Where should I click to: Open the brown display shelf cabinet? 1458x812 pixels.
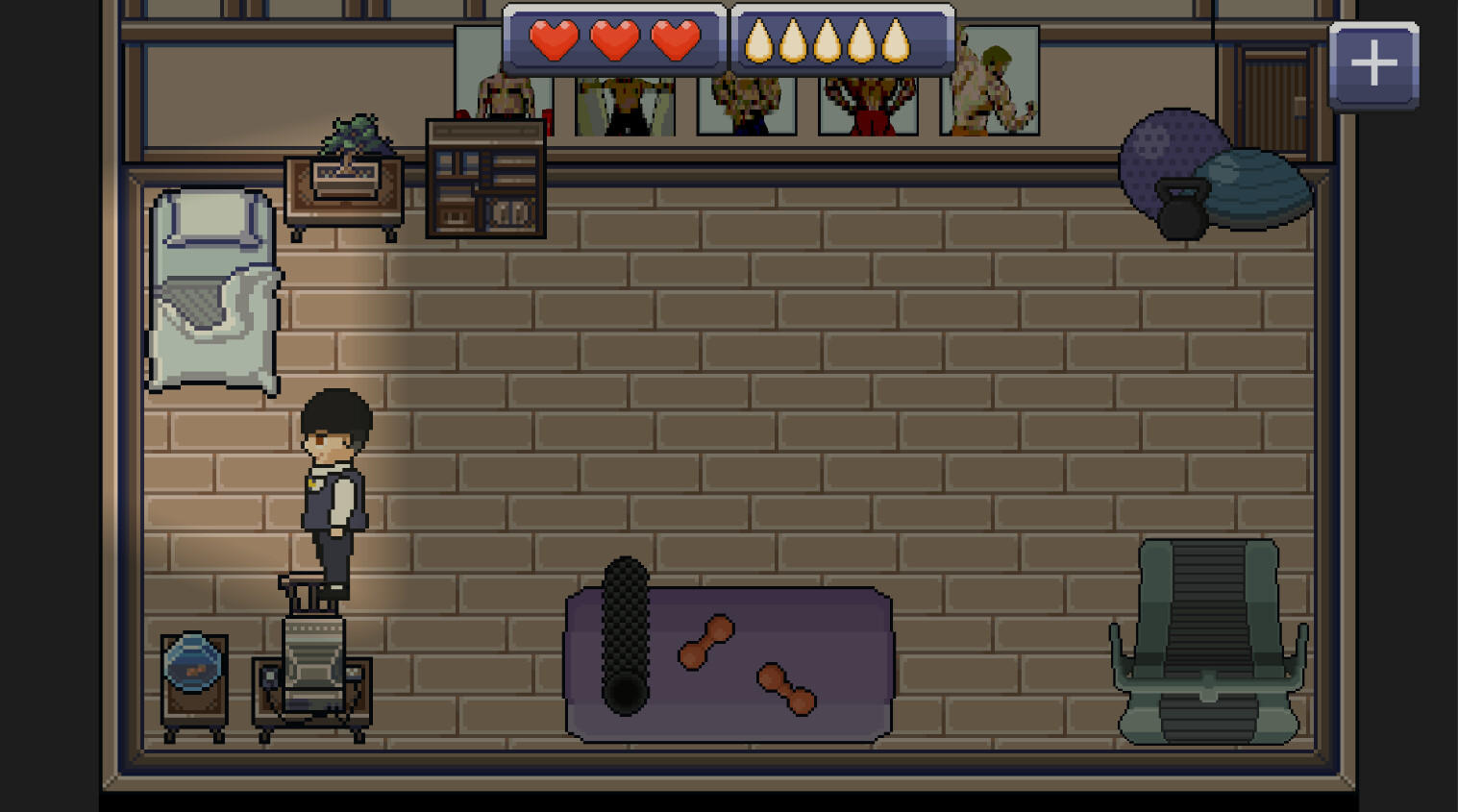pos(485,178)
